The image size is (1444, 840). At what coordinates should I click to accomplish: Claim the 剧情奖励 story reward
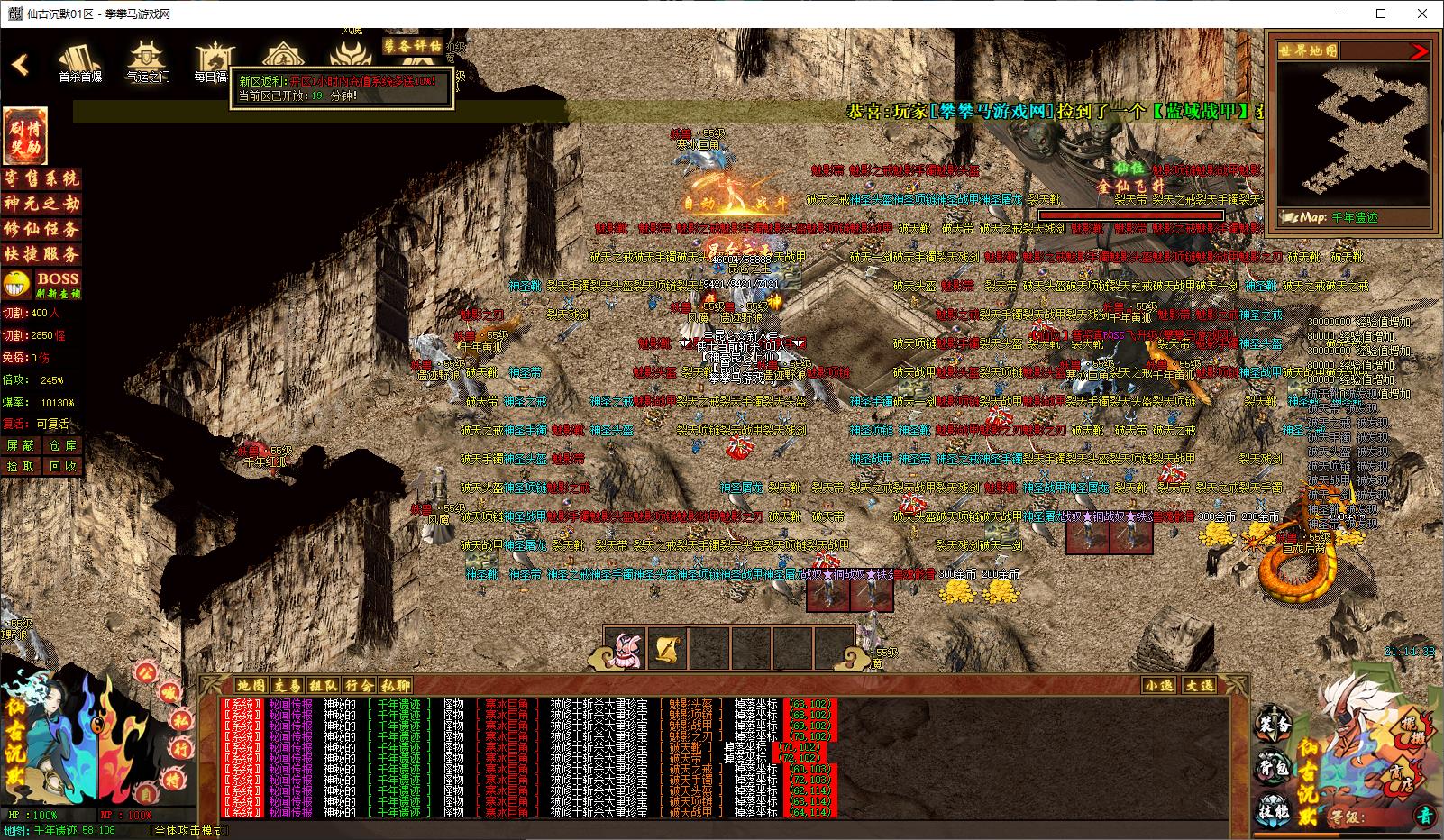(x=25, y=135)
